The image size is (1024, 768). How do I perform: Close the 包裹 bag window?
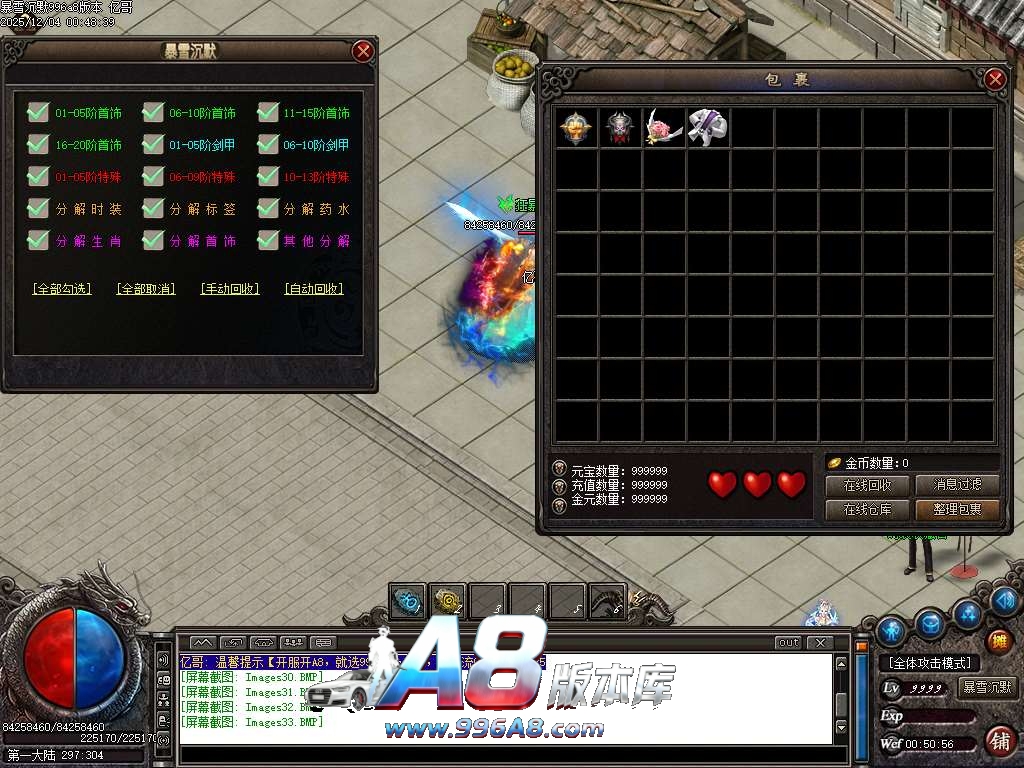click(994, 79)
